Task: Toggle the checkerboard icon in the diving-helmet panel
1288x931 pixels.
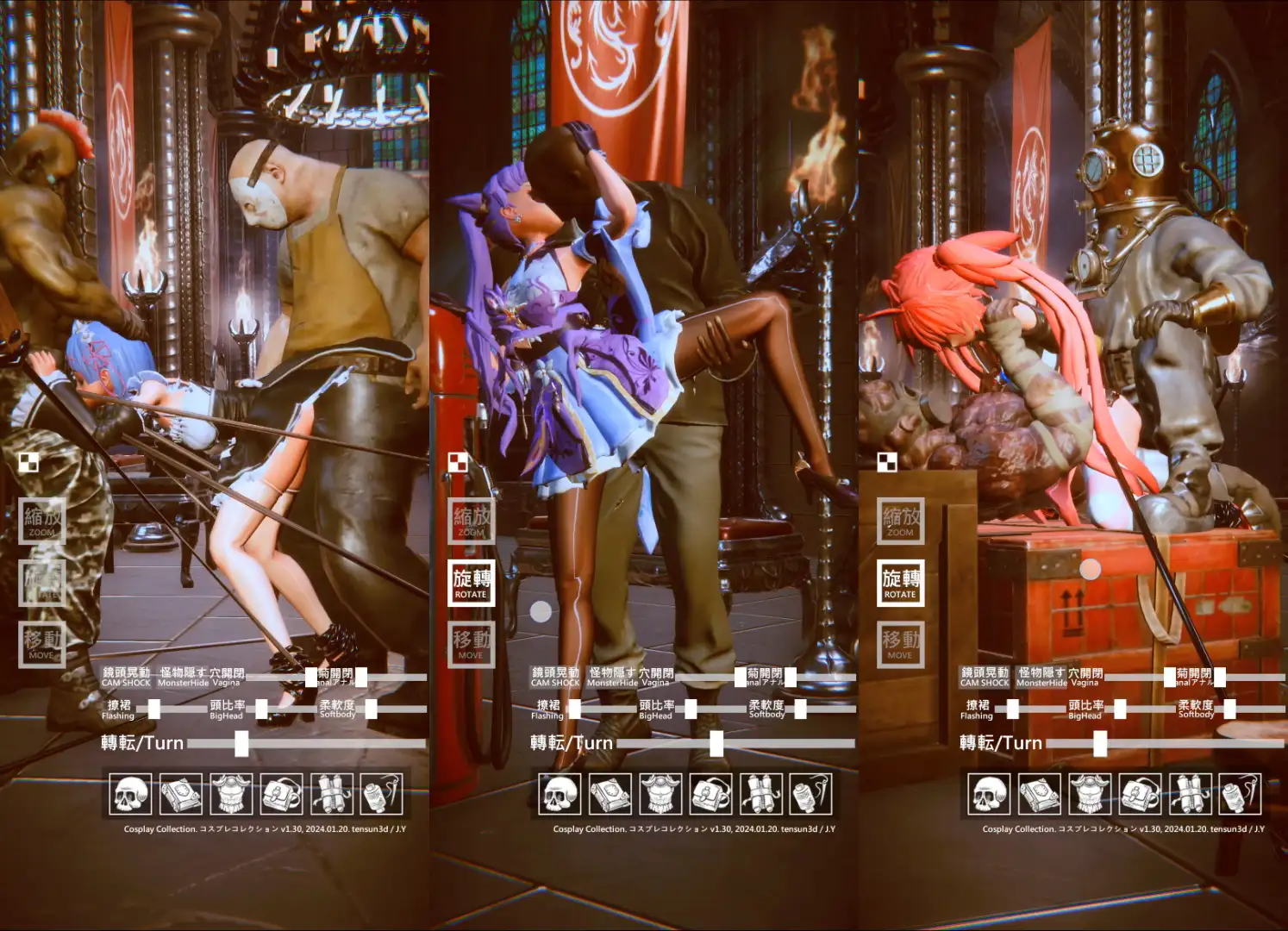Action: pyautogui.click(x=887, y=463)
